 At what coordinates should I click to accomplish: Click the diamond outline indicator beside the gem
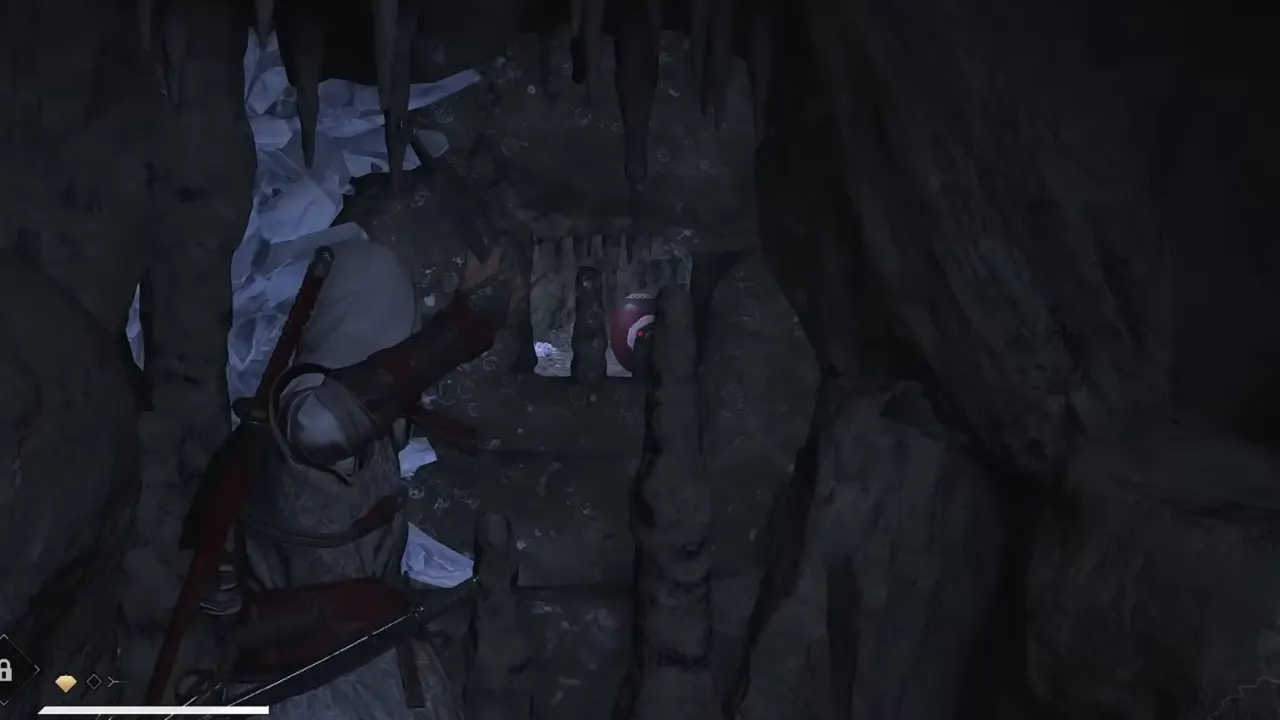[x=94, y=682]
